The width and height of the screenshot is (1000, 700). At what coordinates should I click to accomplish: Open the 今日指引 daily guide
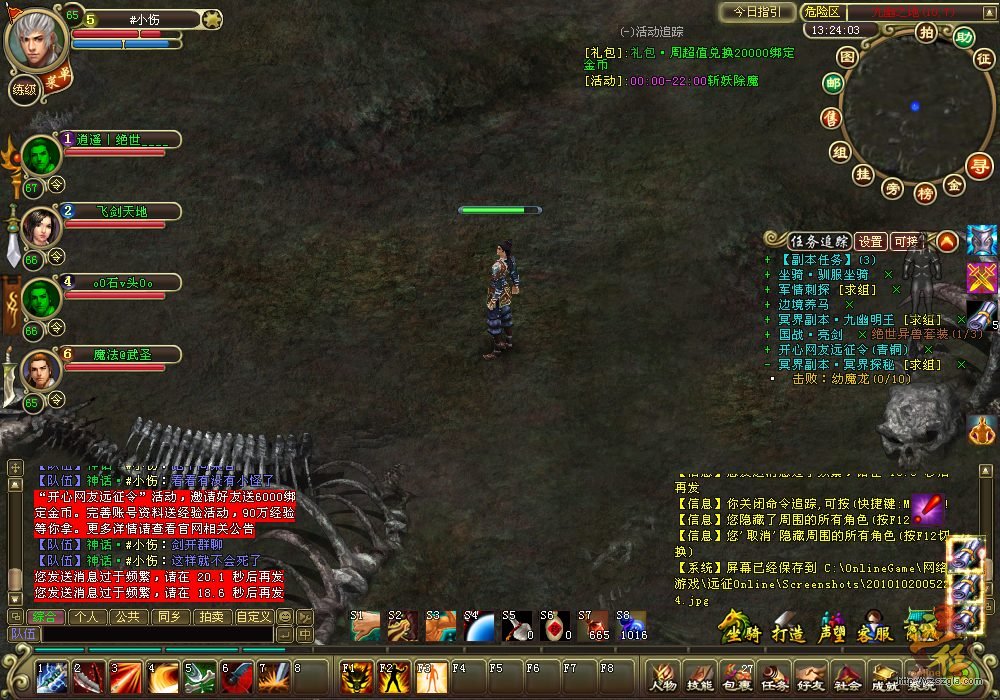tap(758, 13)
